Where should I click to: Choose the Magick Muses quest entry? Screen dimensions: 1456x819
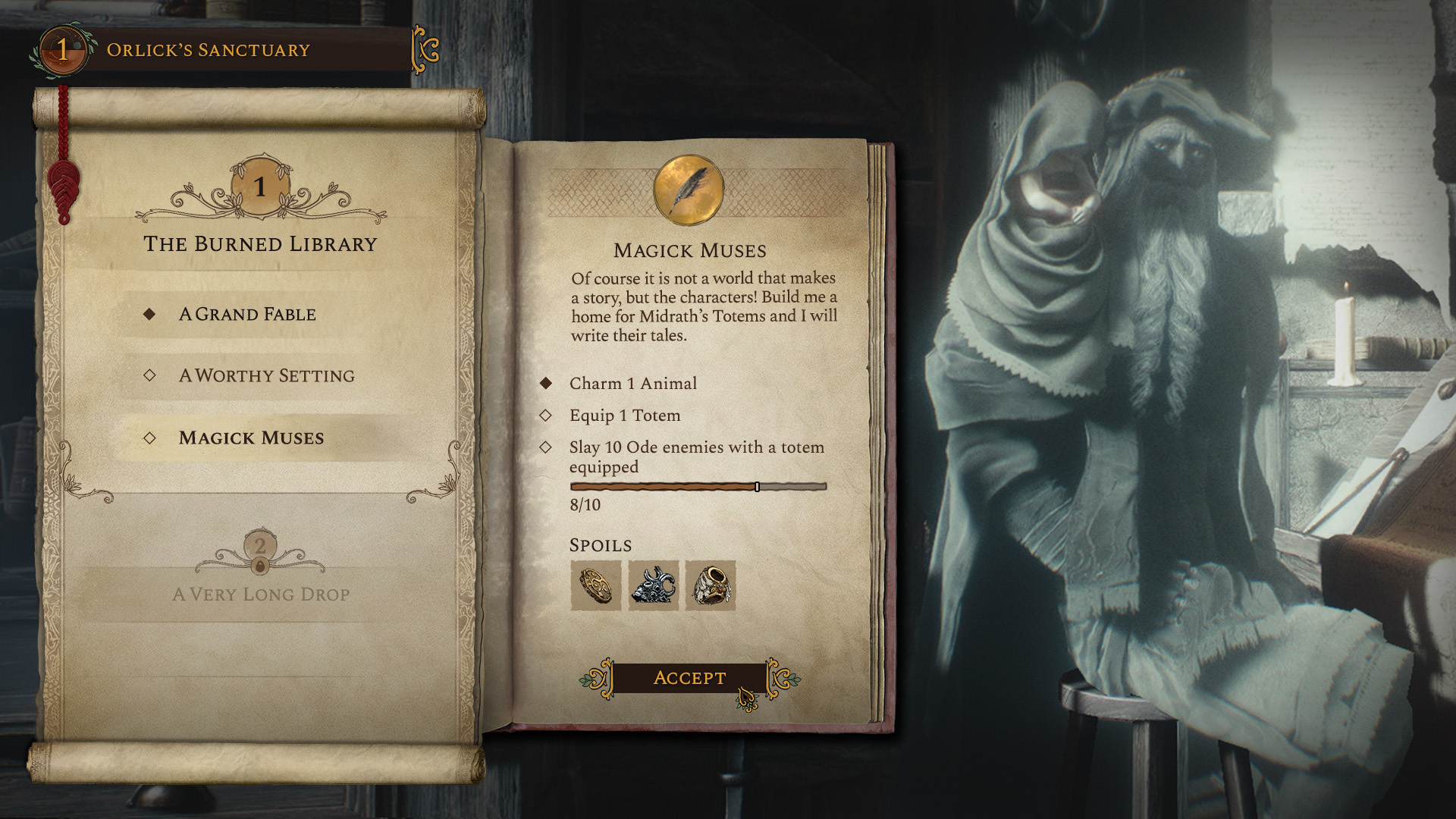[251, 438]
